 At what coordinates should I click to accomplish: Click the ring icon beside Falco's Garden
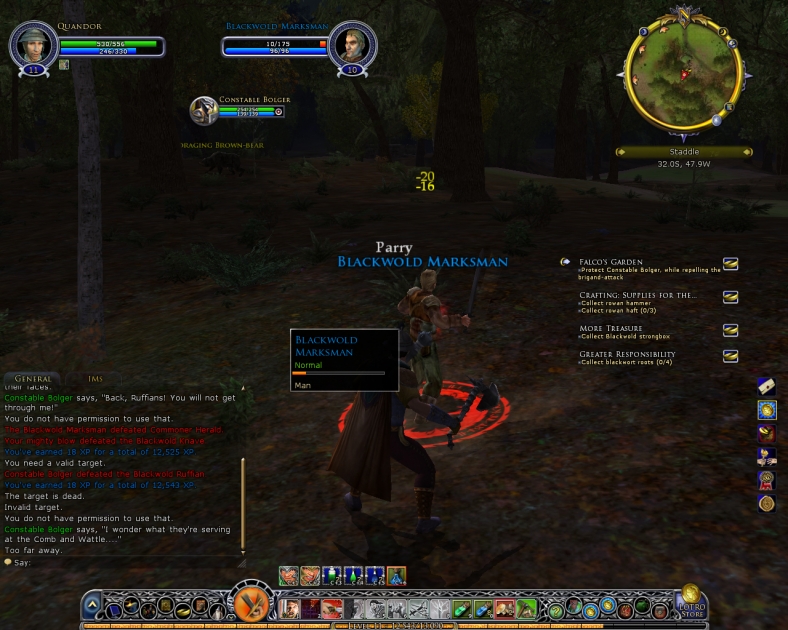click(x=731, y=264)
